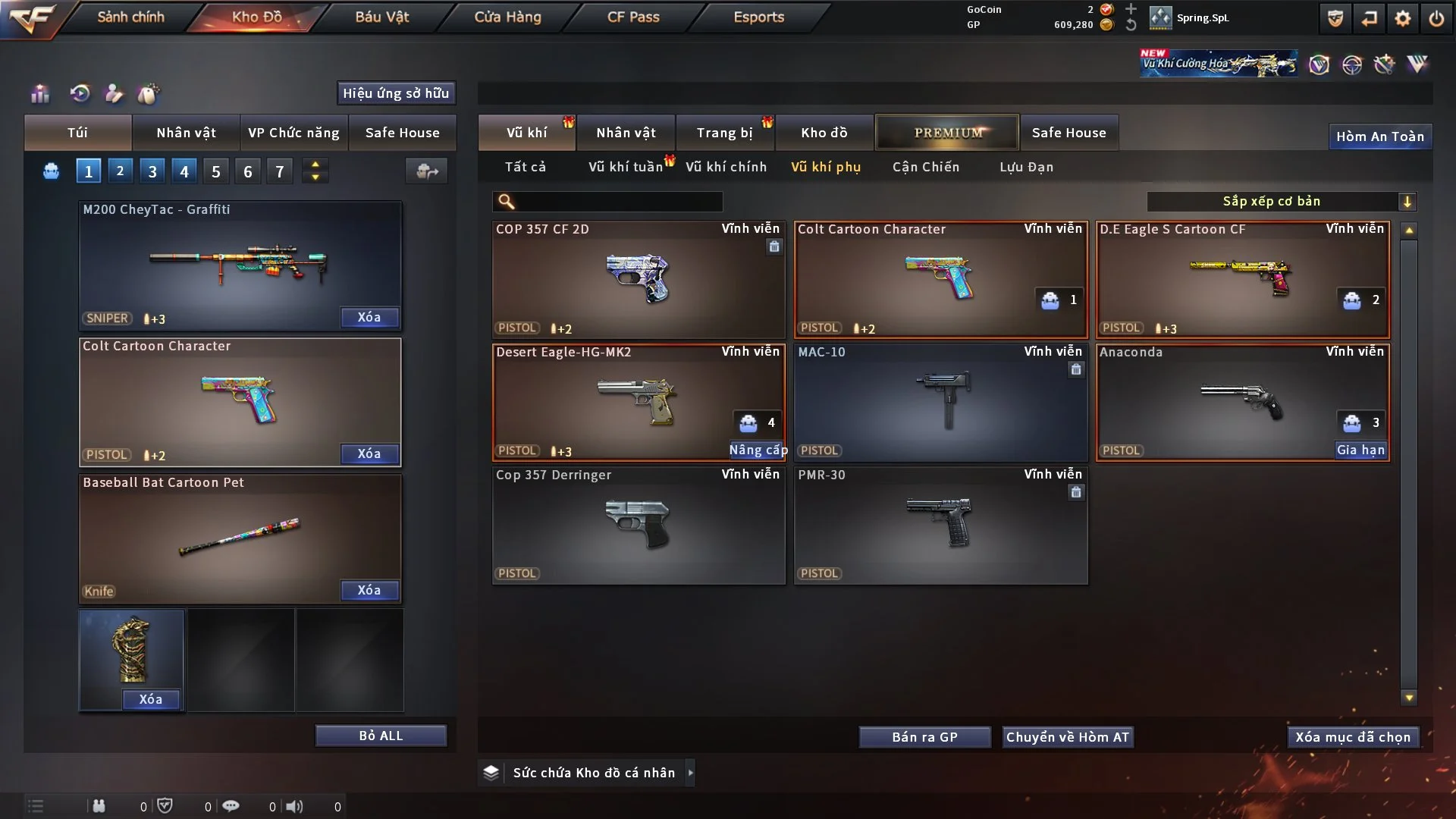Select bag slot number 3
This screenshot has width=1456, height=819.
(152, 171)
